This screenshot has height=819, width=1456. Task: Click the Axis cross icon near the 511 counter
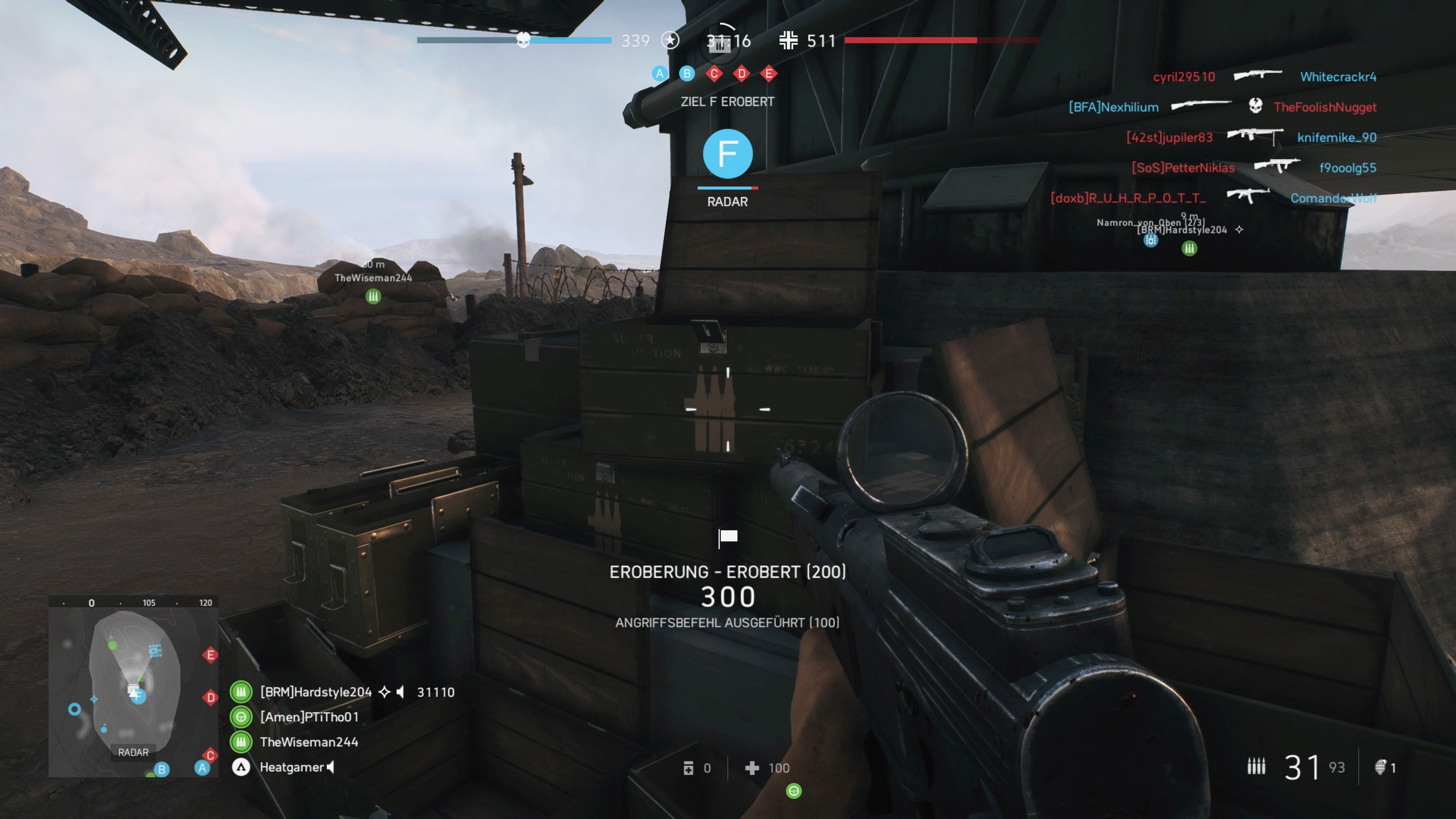[x=789, y=41]
